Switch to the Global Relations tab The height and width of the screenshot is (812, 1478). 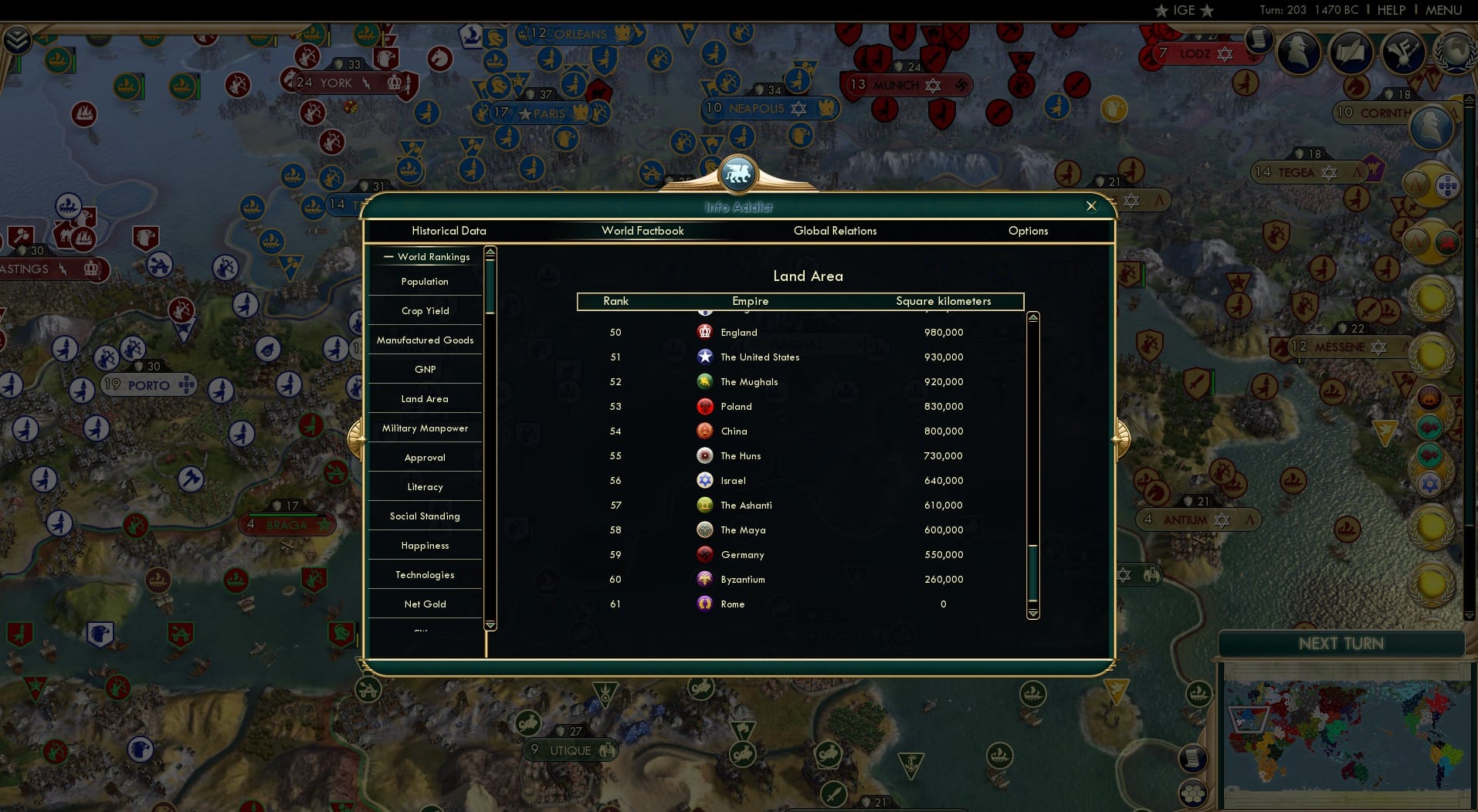click(835, 231)
